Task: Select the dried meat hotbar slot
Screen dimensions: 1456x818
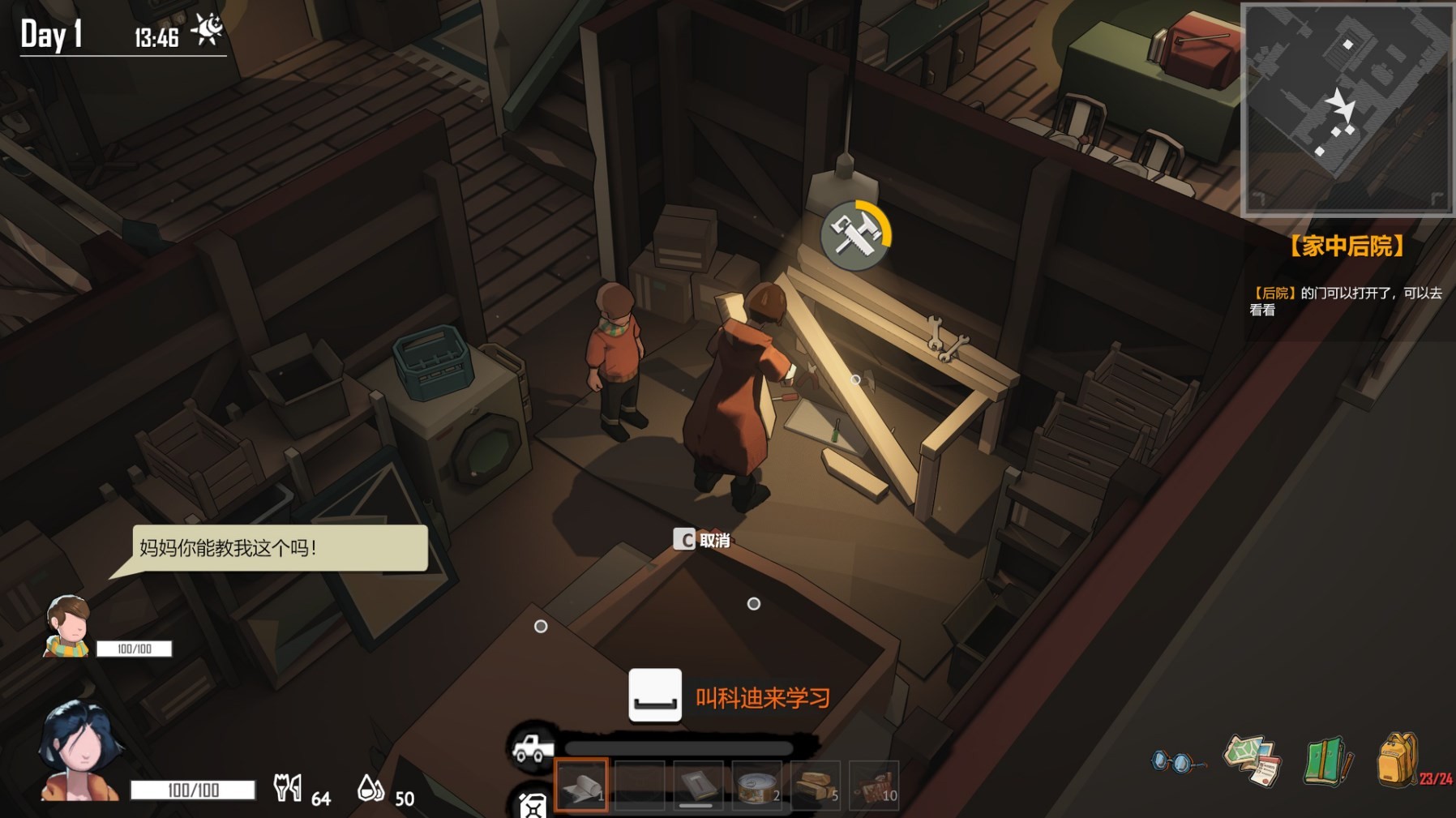Action: coord(874,785)
